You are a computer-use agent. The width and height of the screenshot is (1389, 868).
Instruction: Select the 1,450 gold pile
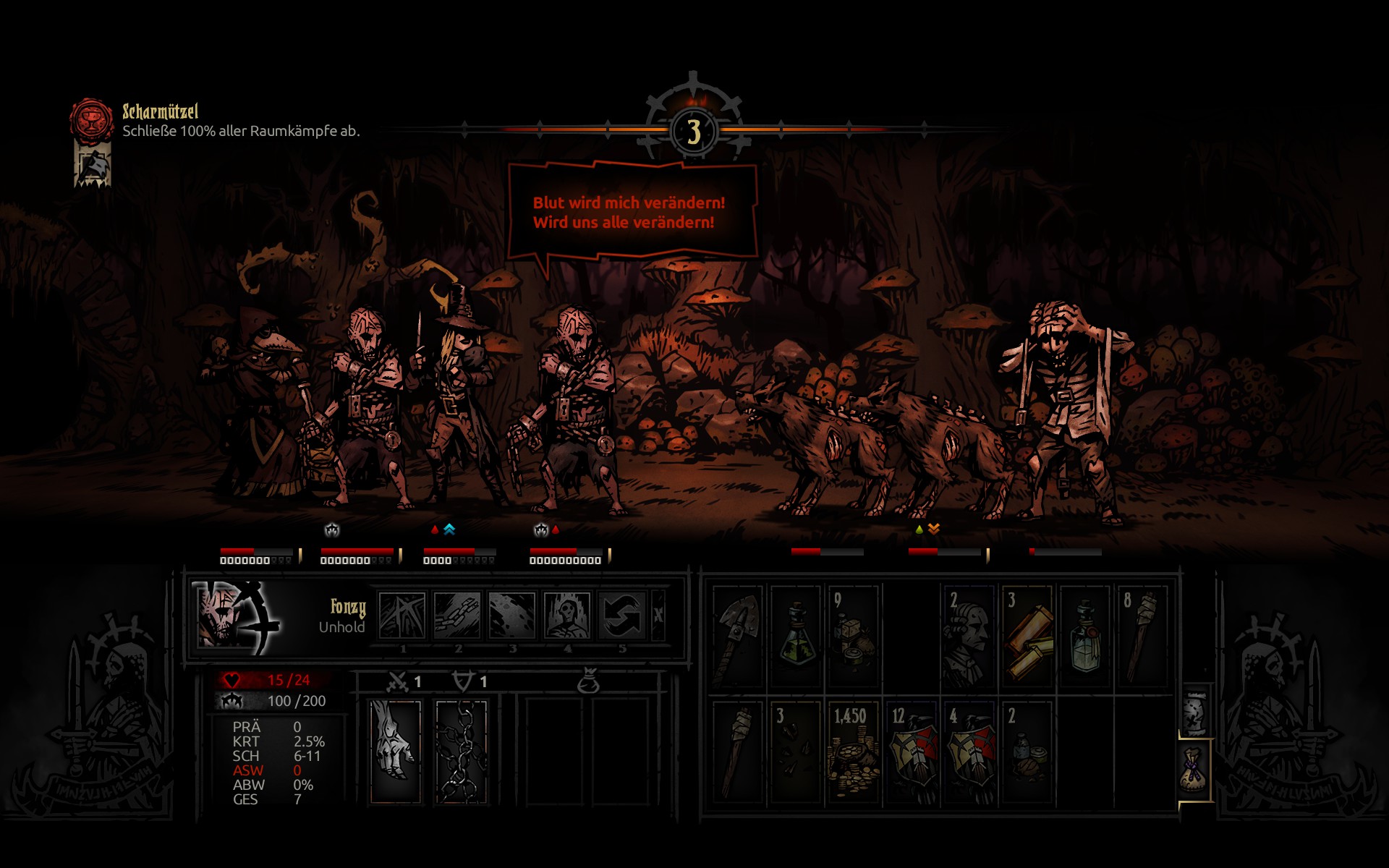click(x=853, y=752)
